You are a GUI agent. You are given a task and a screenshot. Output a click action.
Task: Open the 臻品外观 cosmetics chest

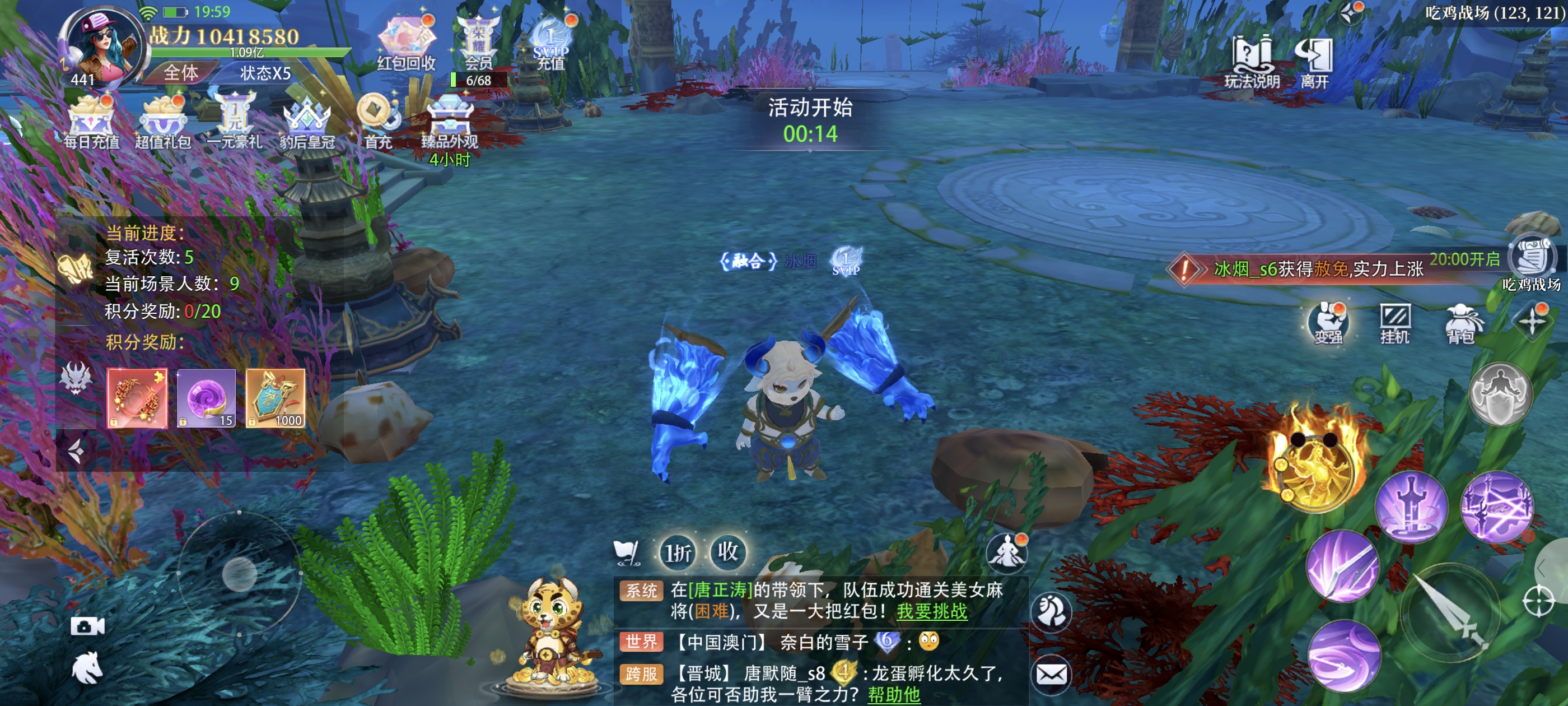tap(450, 122)
